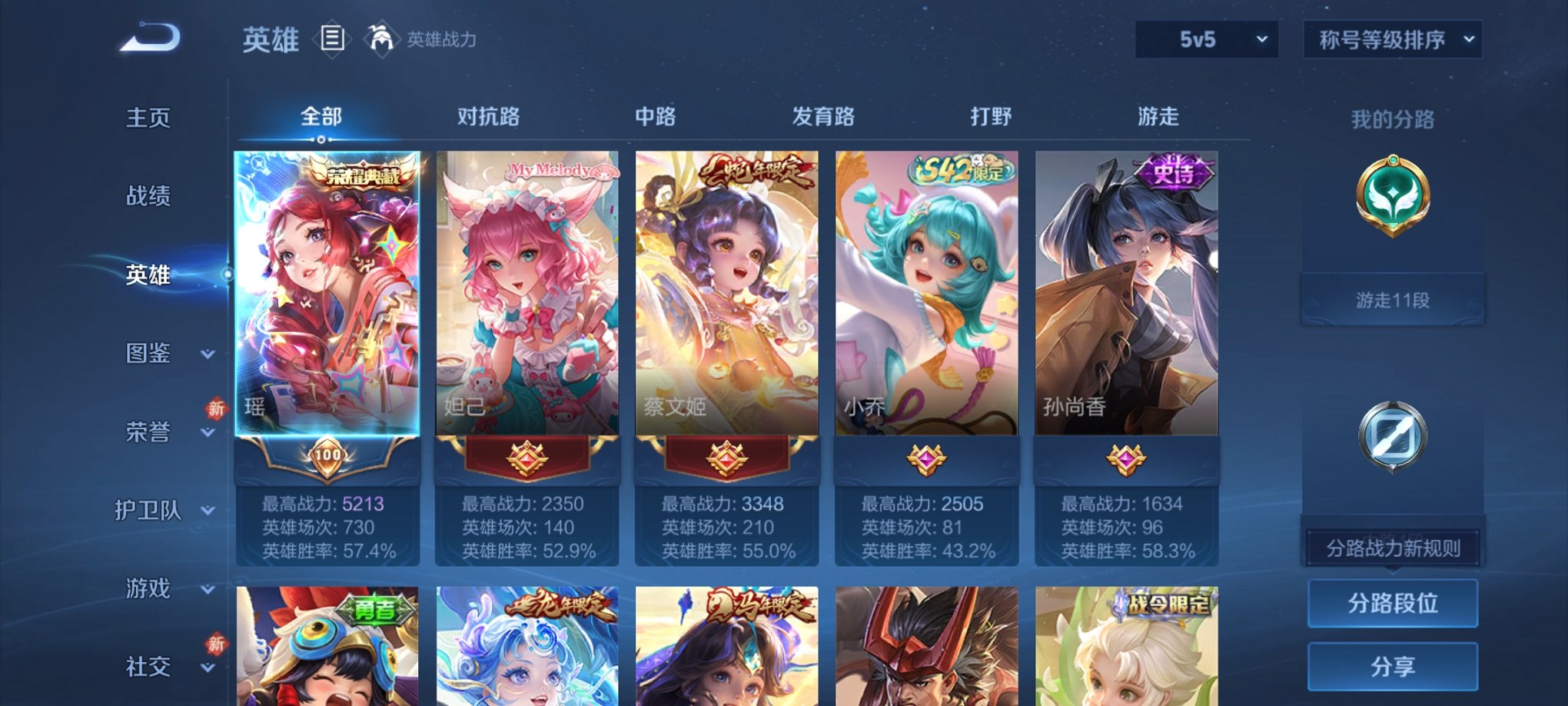
Task: Click the hero list scroll icon beside 英雄 title
Action: 331,40
